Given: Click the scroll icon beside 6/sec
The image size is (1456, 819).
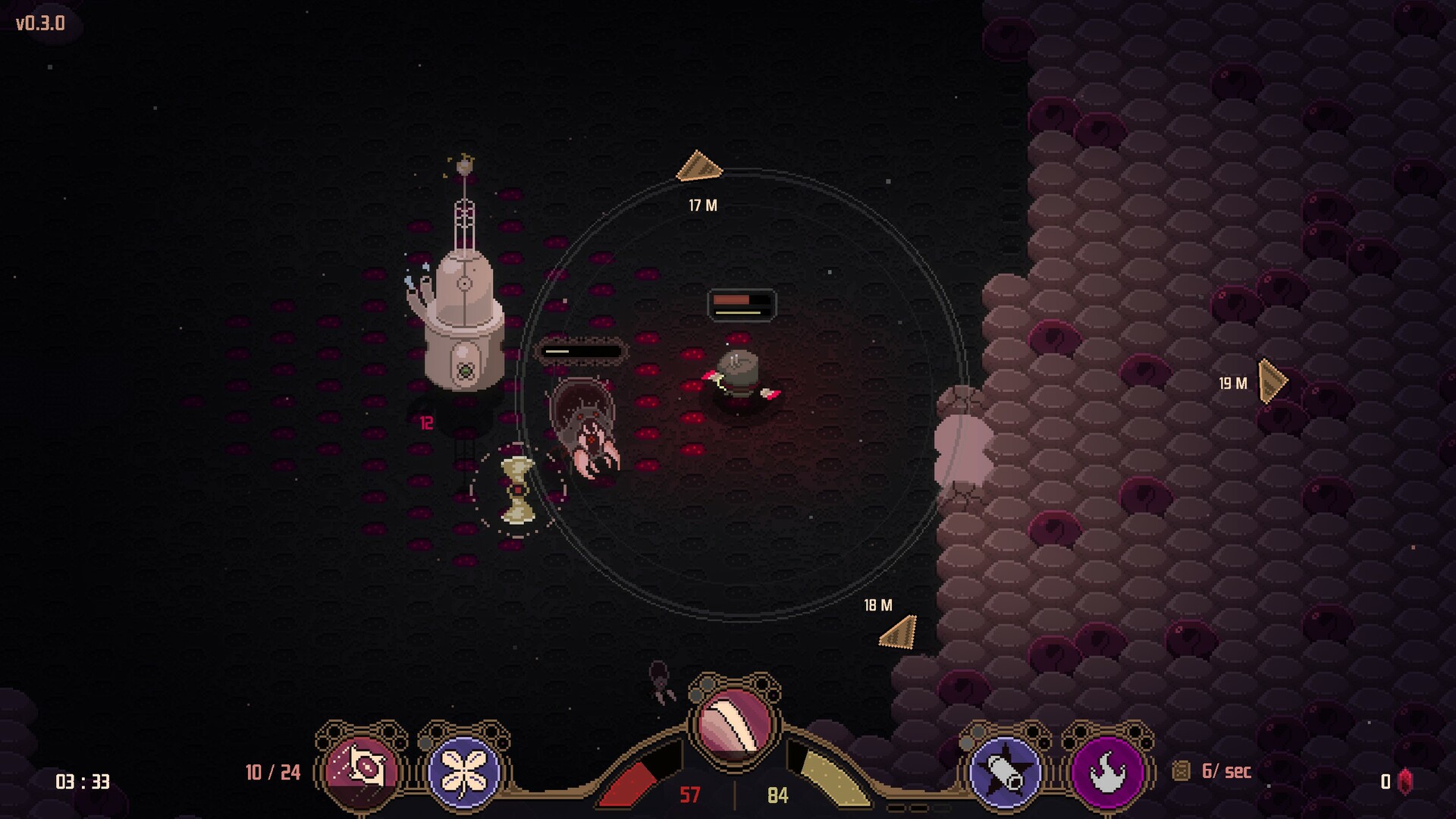Looking at the screenshot, I should point(1181,771).
